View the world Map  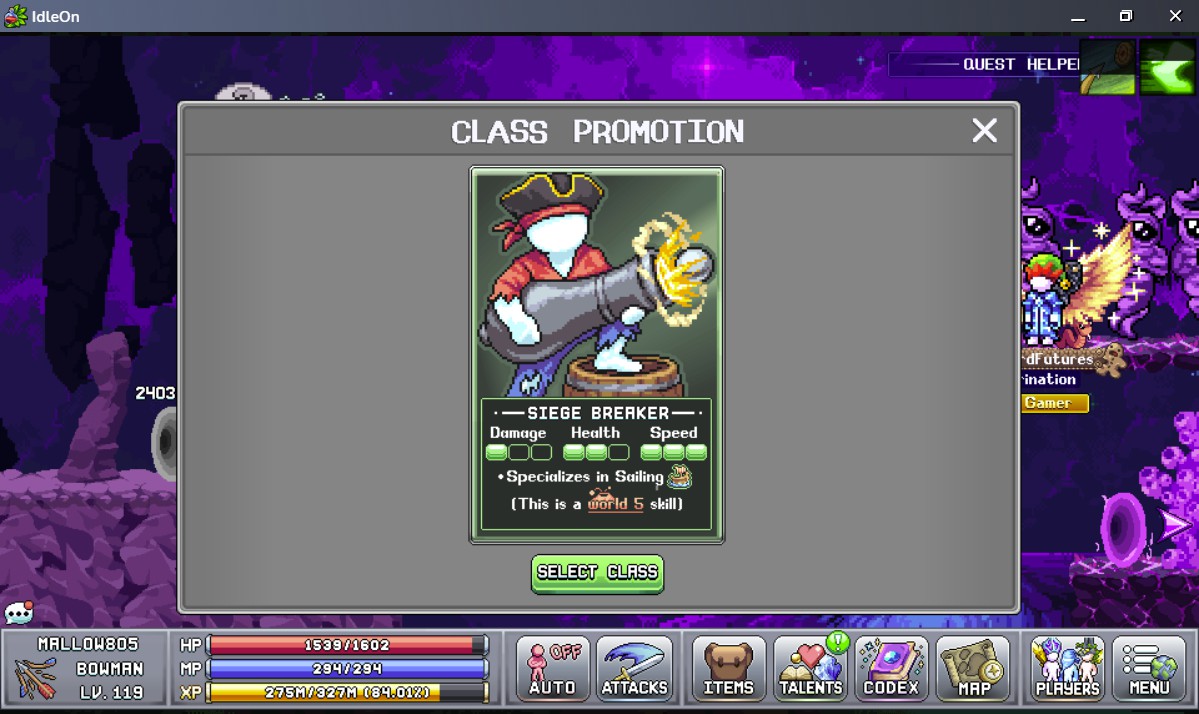(973, 669)
